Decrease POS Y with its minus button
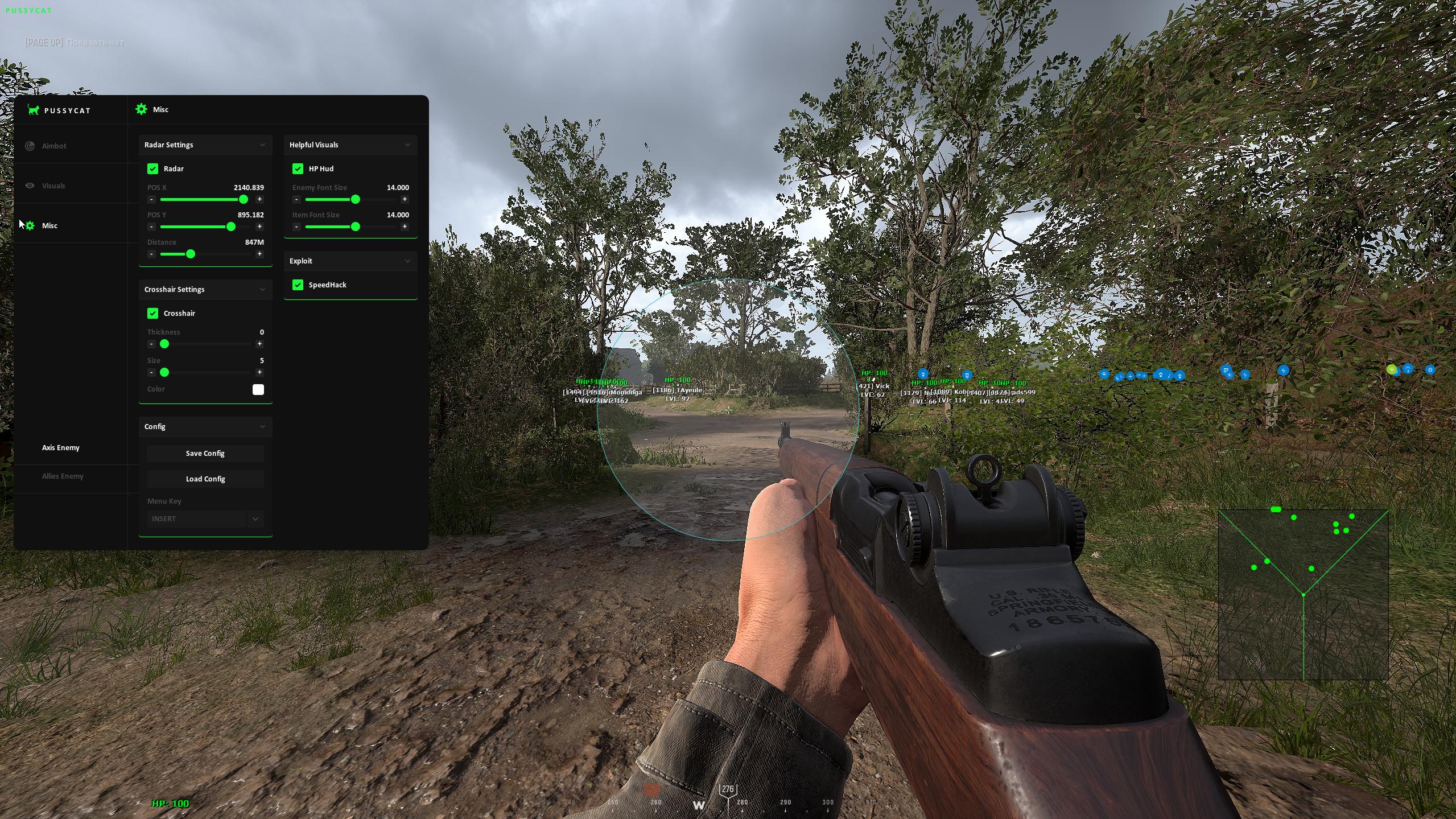 click(x=151, y=227)
